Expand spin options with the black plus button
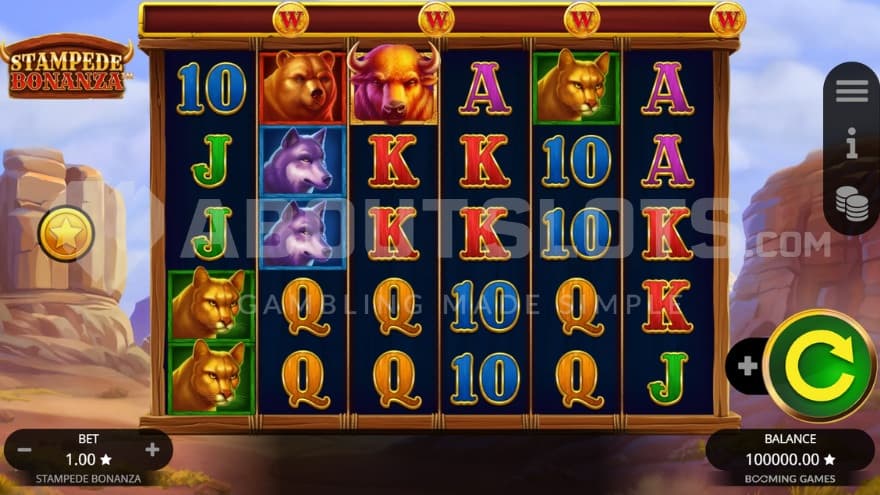This screenshot has height=495, width=880. coord(747,366)
